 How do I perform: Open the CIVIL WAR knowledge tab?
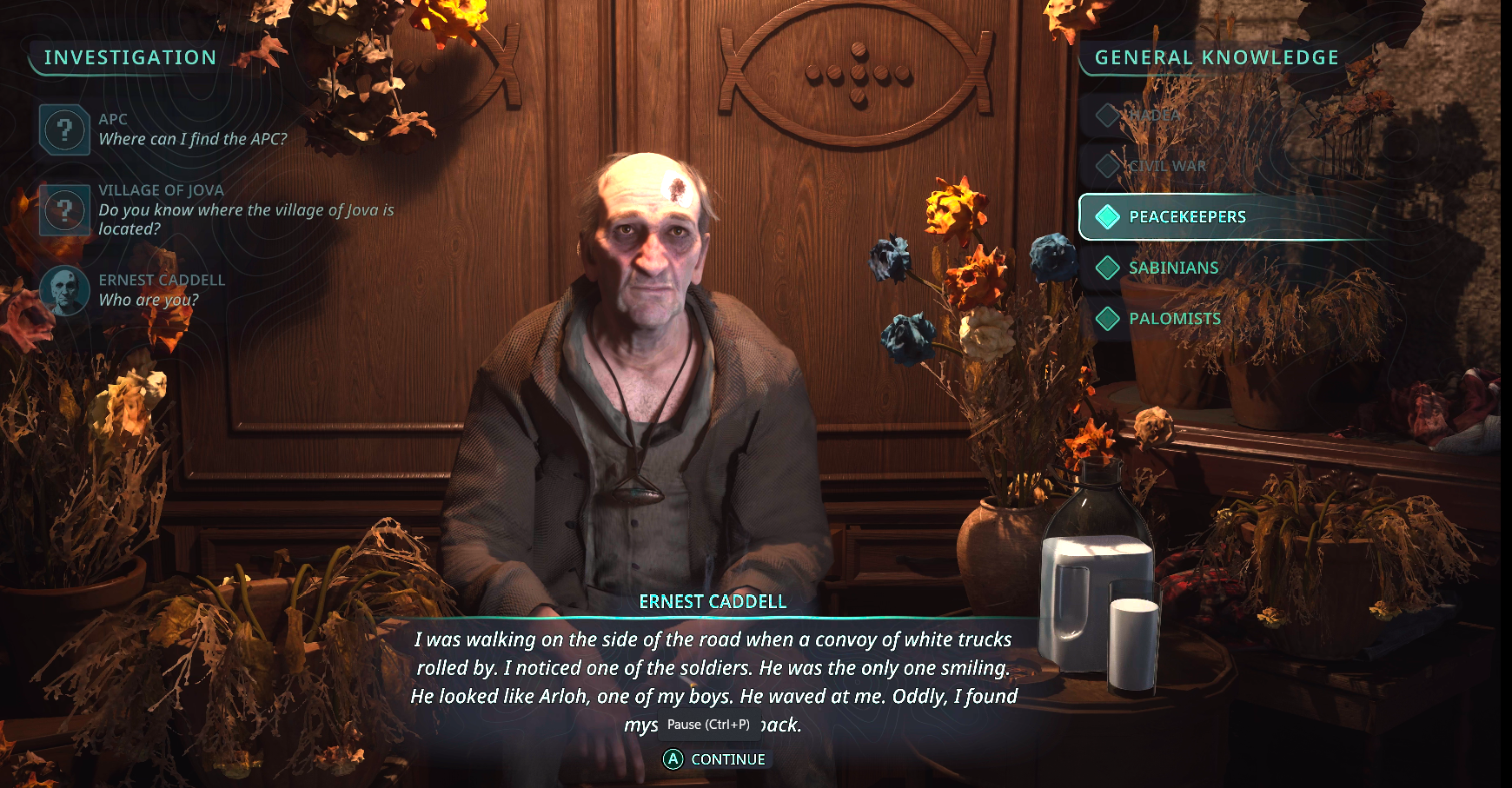coord(1168,166)
